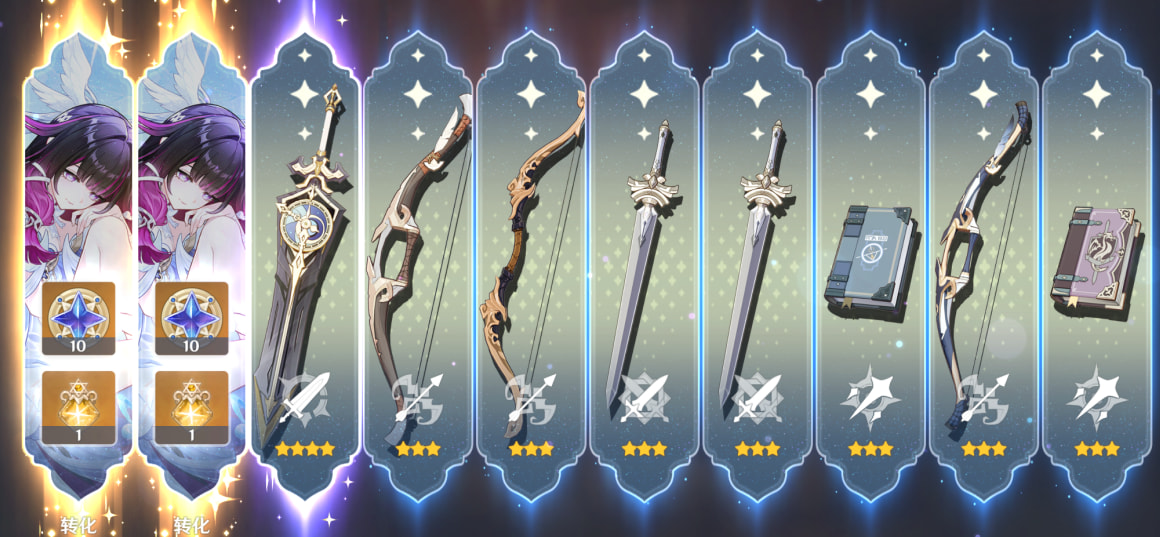Select the four-star claymore card

[304, 270]
